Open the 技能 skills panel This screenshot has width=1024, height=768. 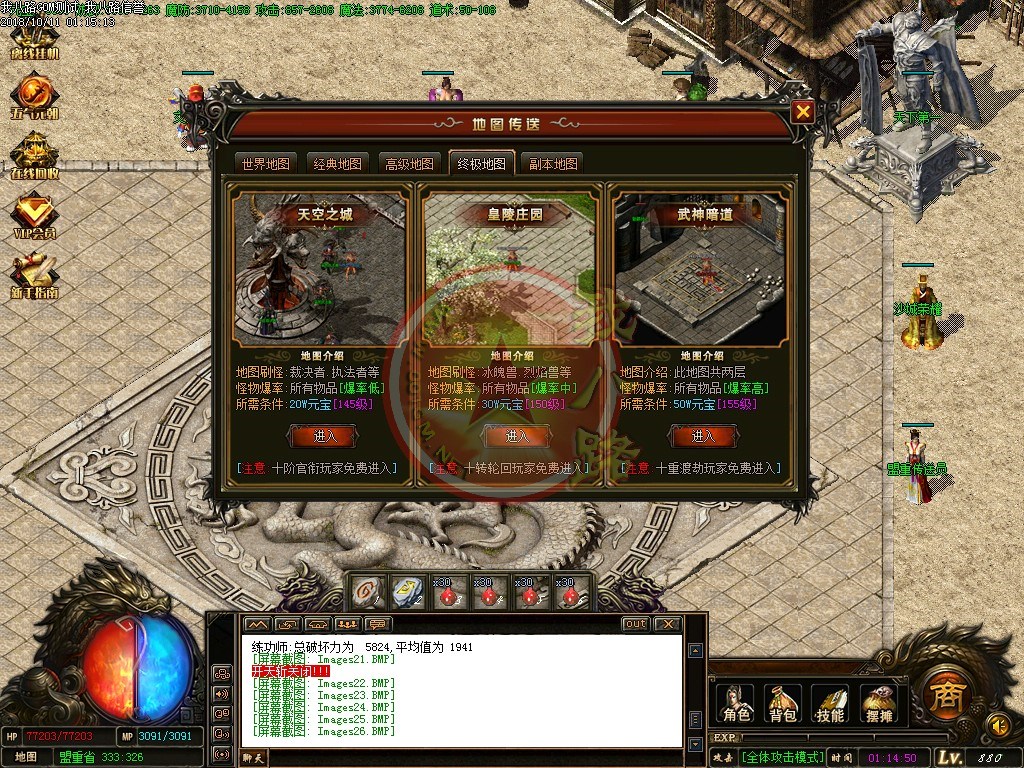point(830,703)
